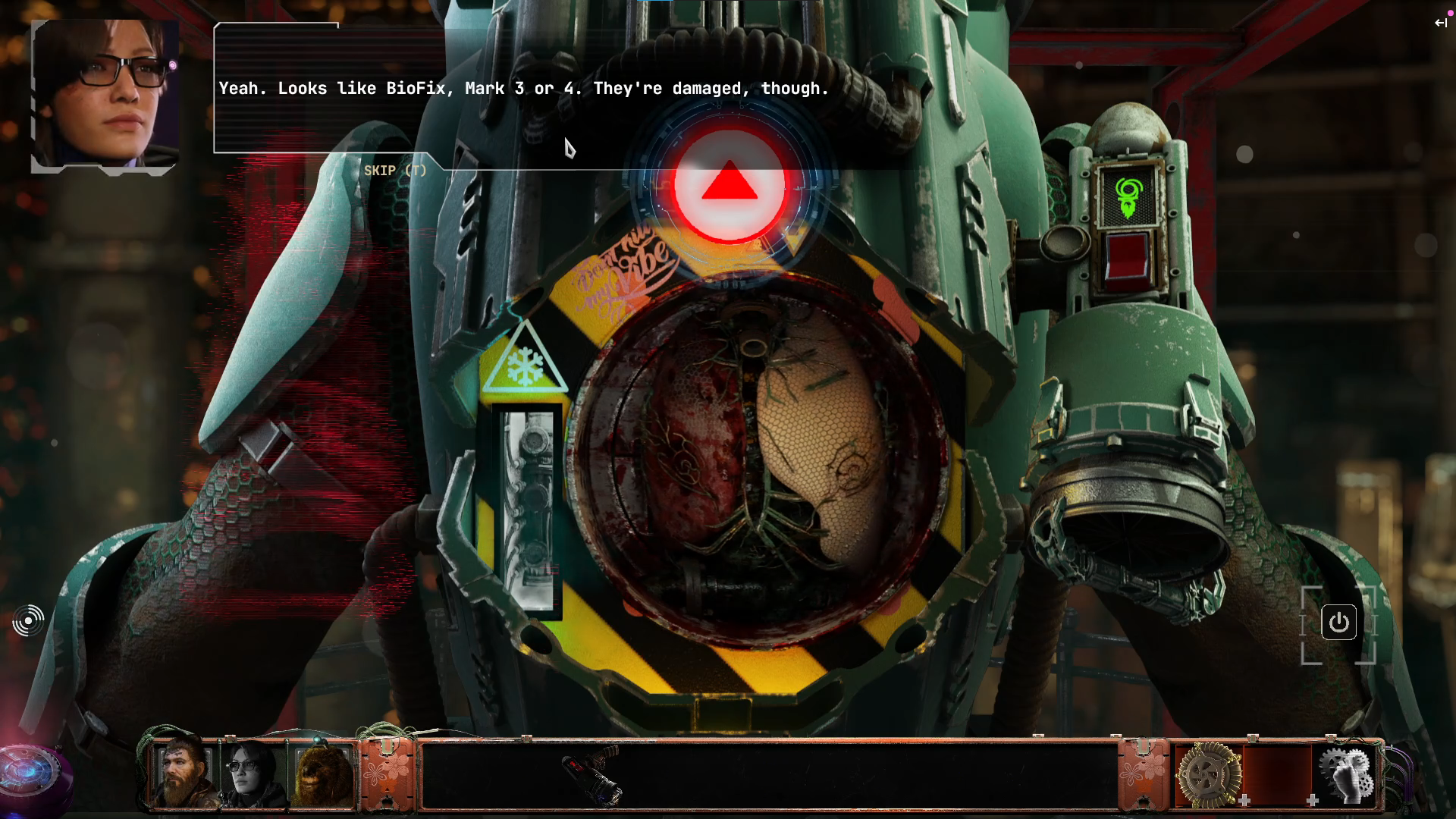
Task: Pick the flashlight device in the inventory
Action: tap(594, 773)
